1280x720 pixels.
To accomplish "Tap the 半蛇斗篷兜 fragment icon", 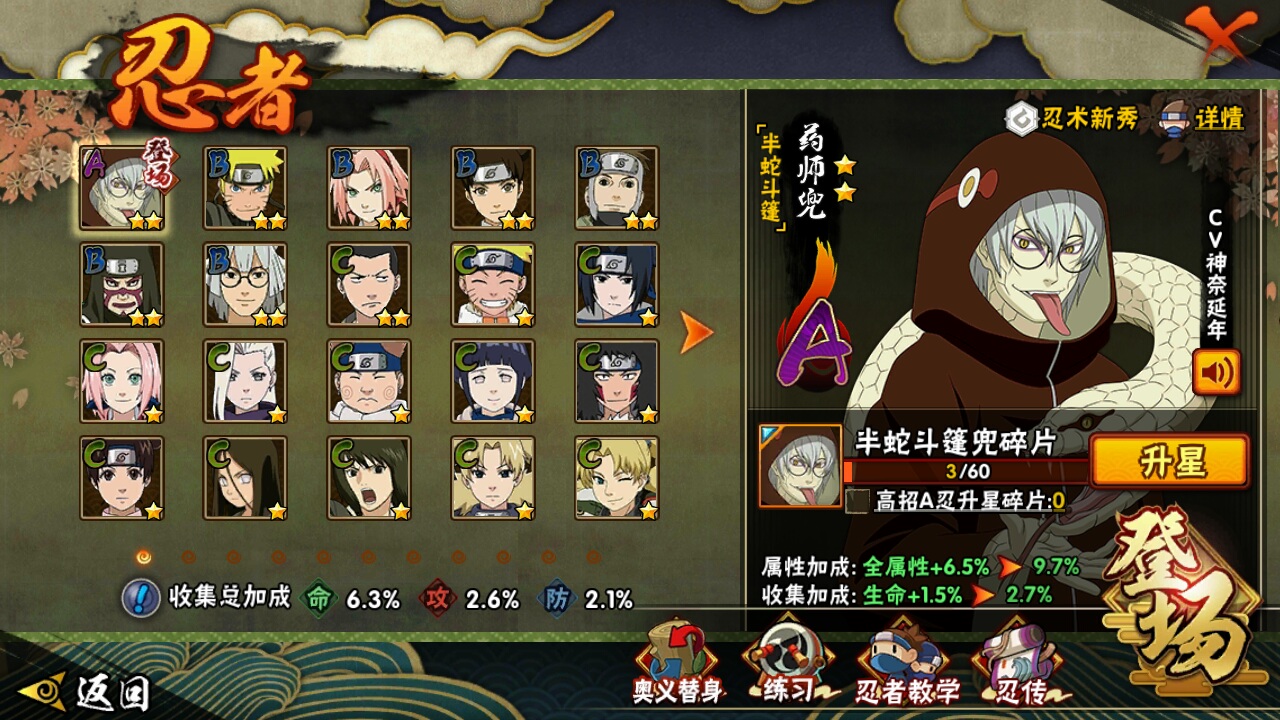I will [800, 466].
